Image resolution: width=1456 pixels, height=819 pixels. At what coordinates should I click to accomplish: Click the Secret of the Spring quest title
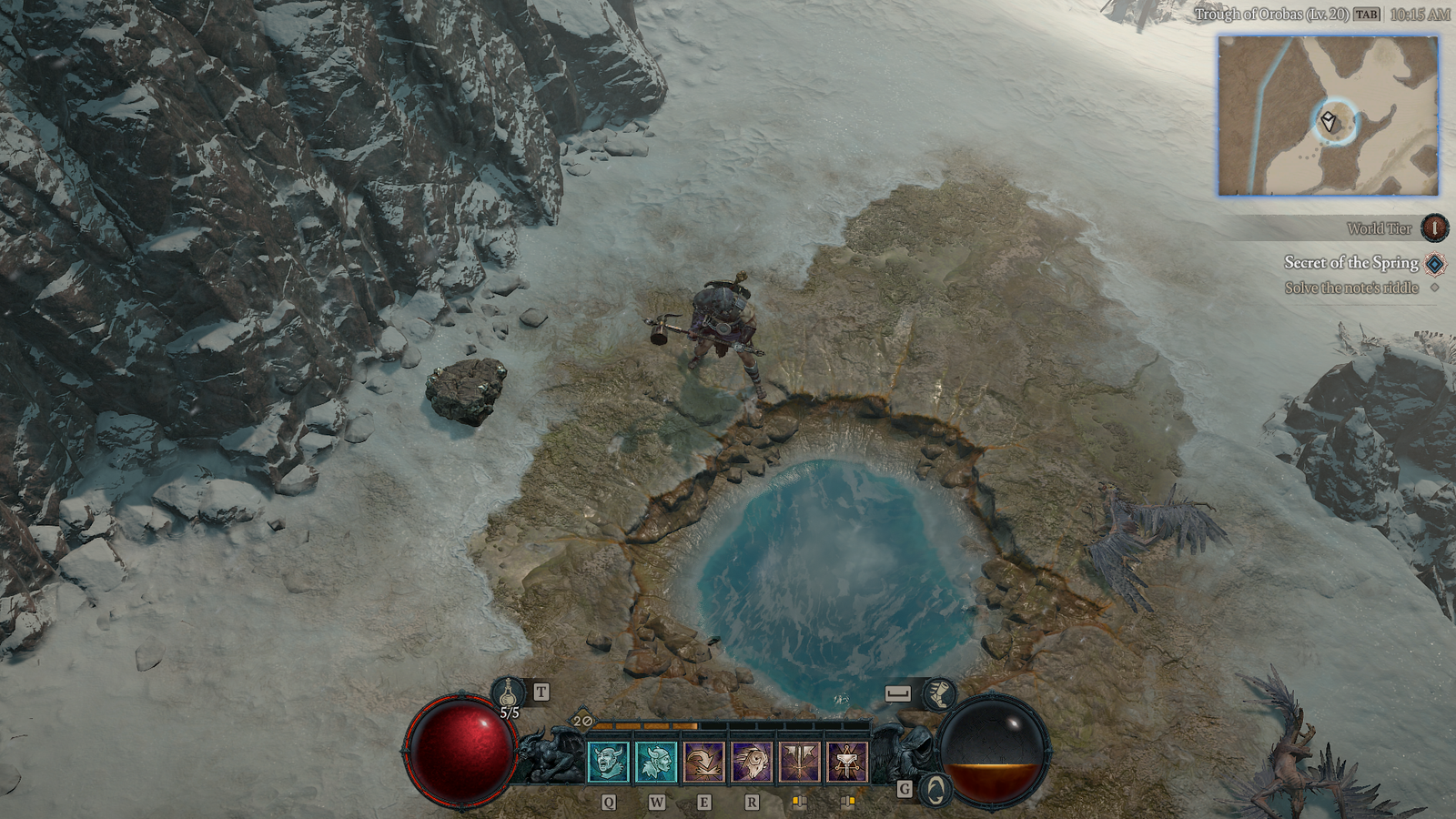pyautogui.click(x=1353, y=263)
